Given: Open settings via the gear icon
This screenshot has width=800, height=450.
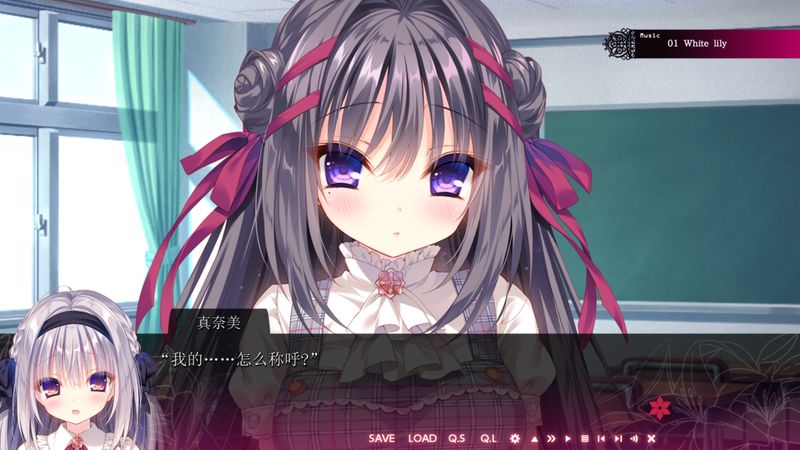Looking at the screenshot, I should tap(515, 438).
